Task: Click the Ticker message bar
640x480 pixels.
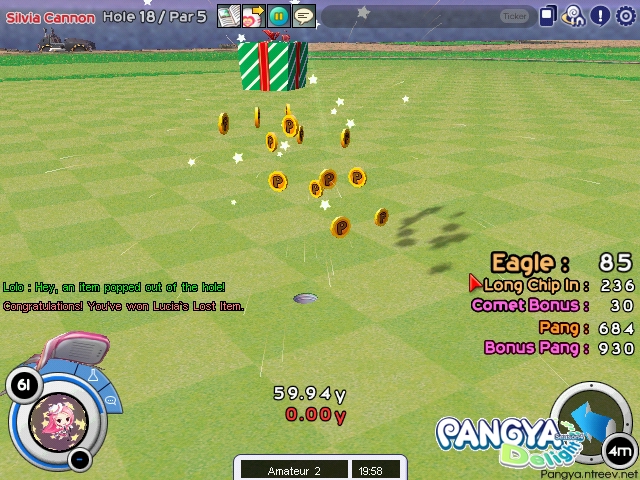Action: 430,16
